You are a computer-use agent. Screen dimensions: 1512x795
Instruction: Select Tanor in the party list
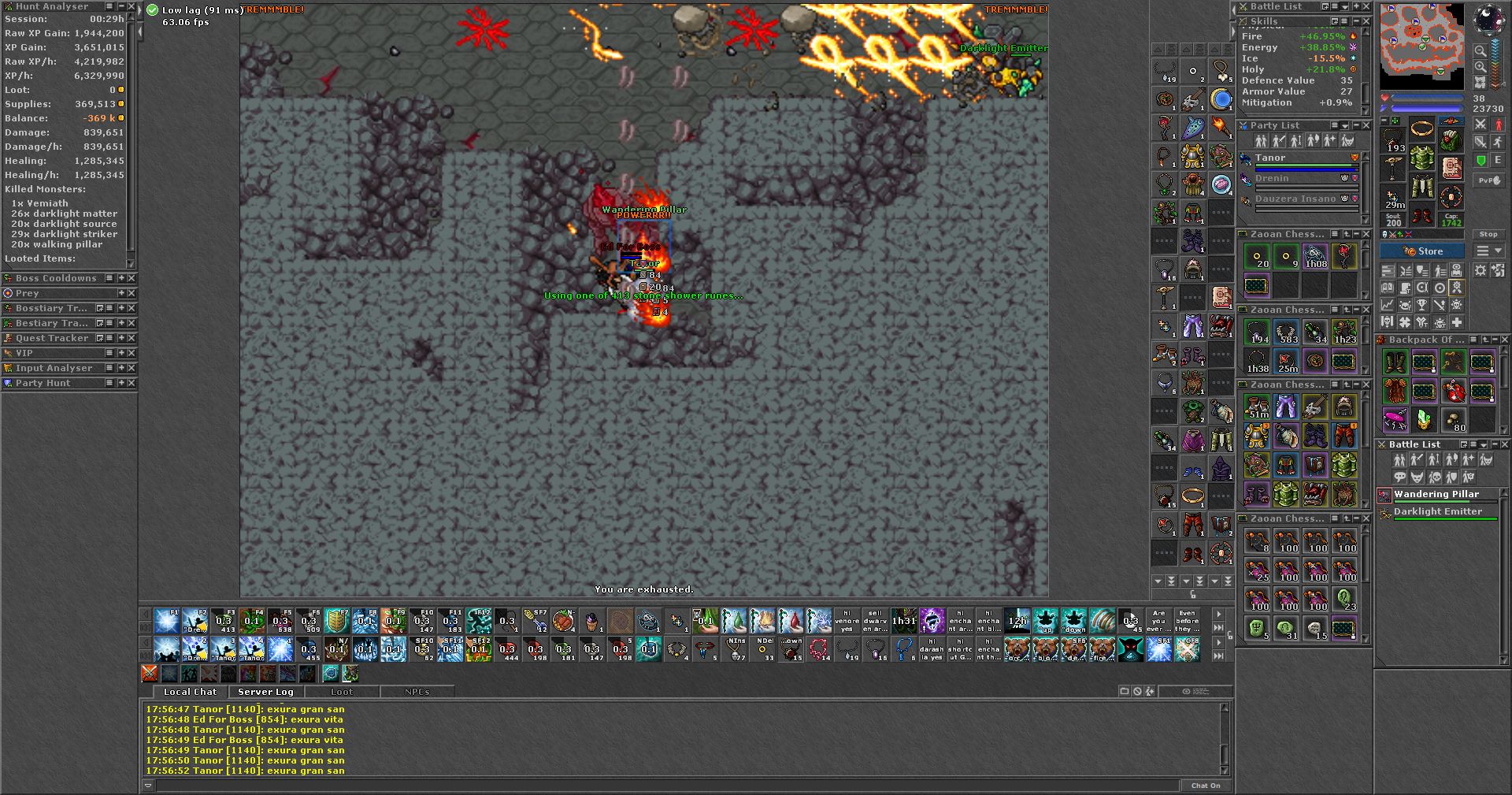[1270, 158]
